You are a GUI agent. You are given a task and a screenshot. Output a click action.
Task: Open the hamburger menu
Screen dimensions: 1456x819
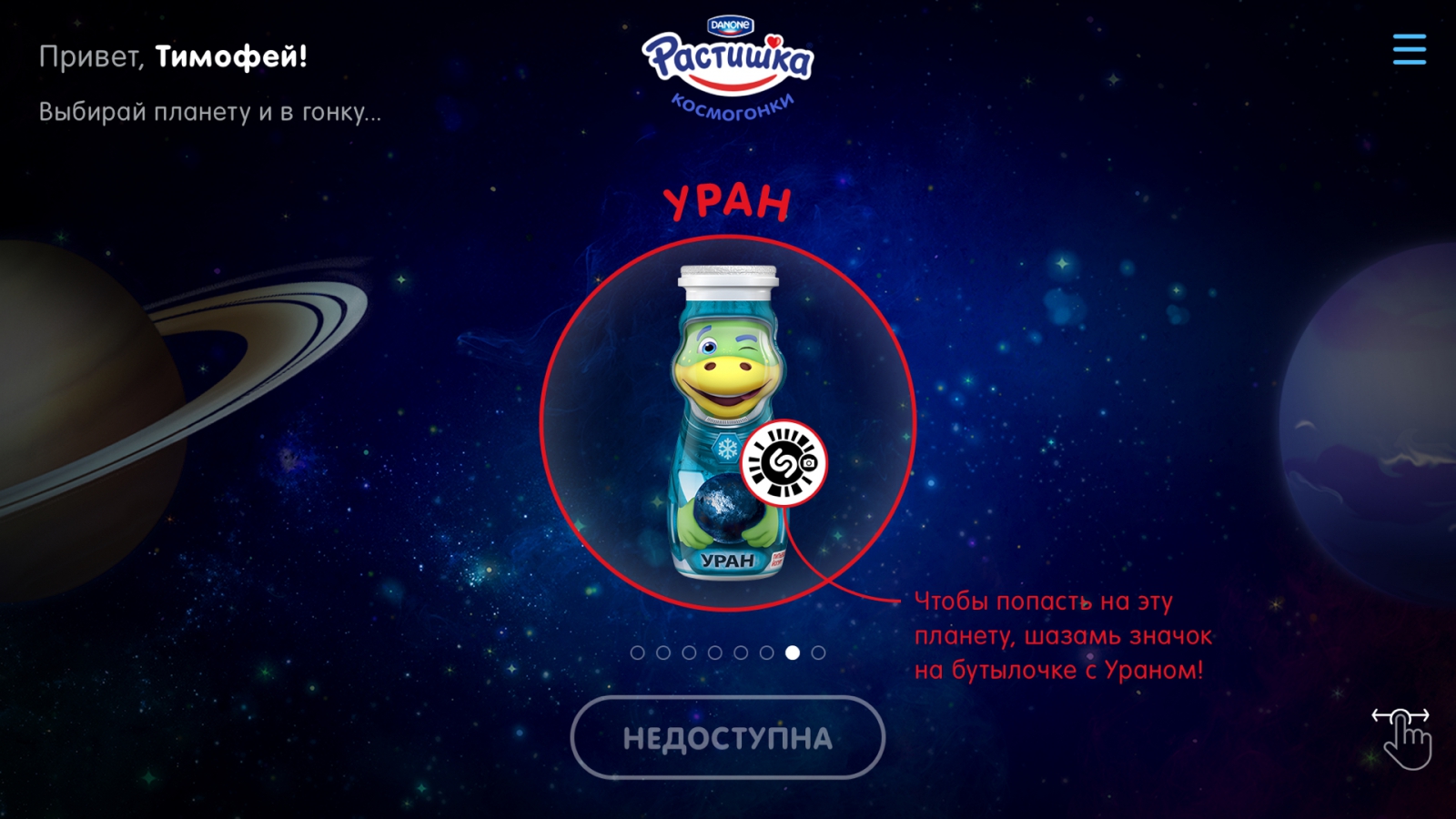coord(1409,49)
